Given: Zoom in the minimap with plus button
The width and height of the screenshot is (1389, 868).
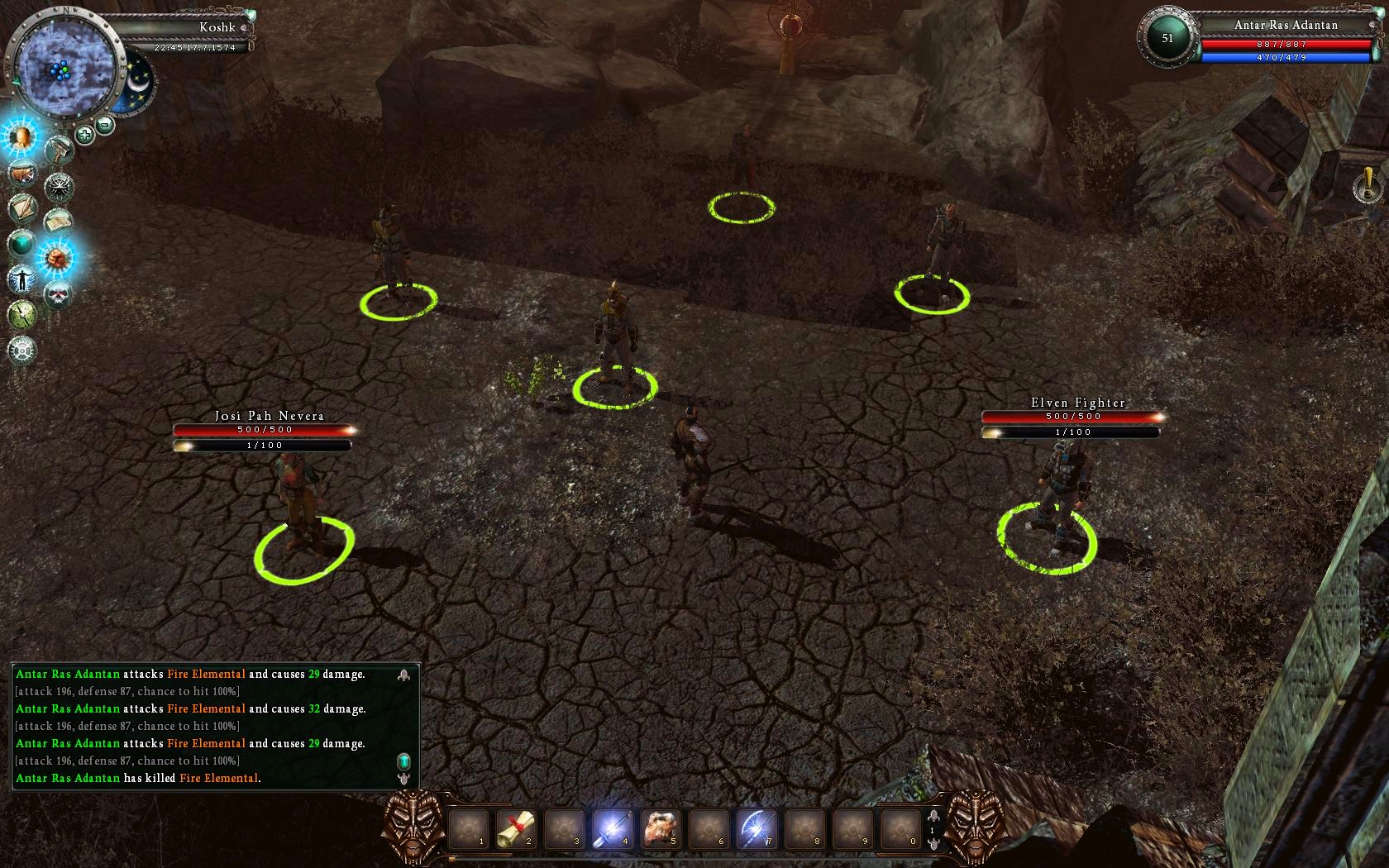Looking at the screenshot, I should pyautogui.click(x=84, y=133).
